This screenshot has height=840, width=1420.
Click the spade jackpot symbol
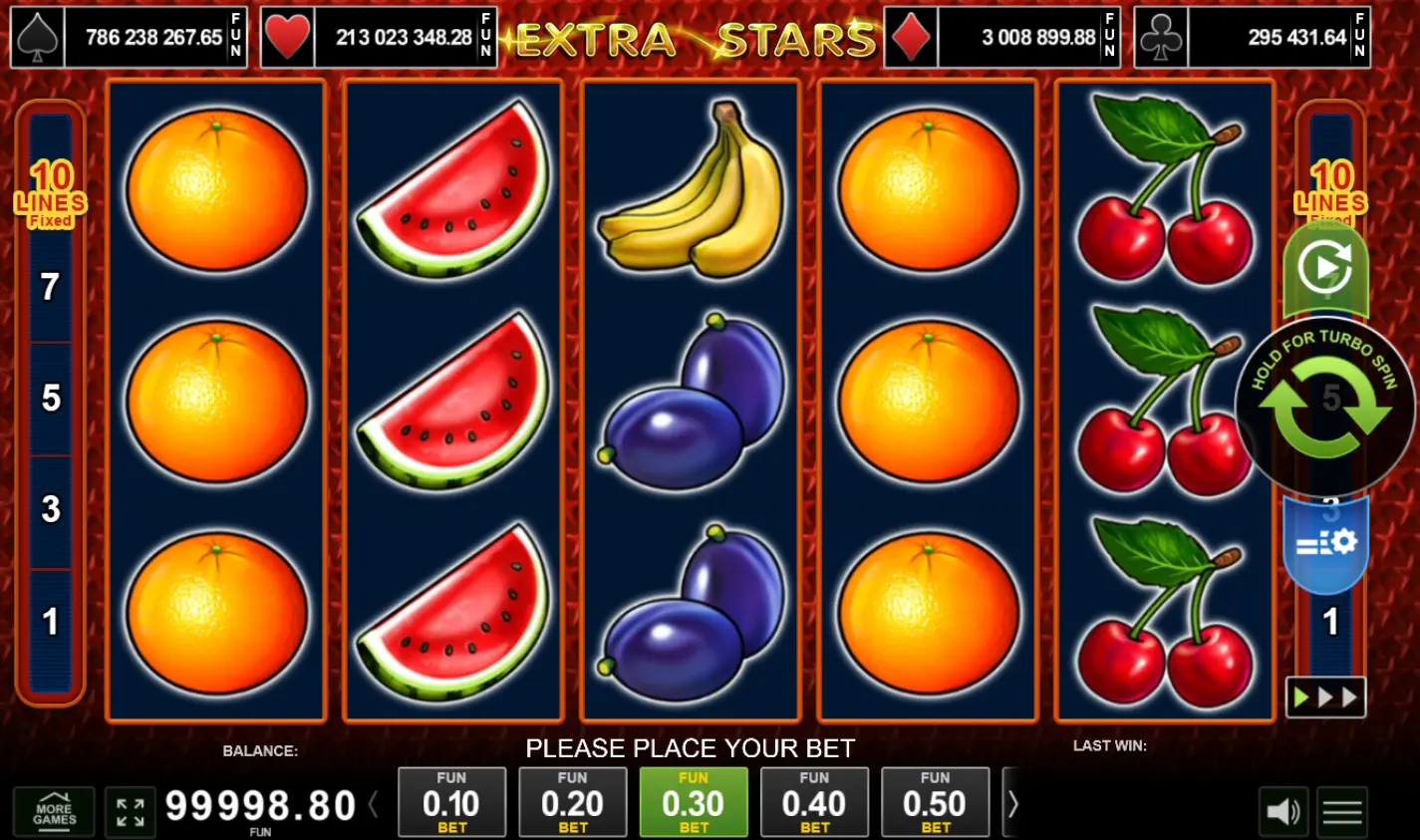coord(40,37)
